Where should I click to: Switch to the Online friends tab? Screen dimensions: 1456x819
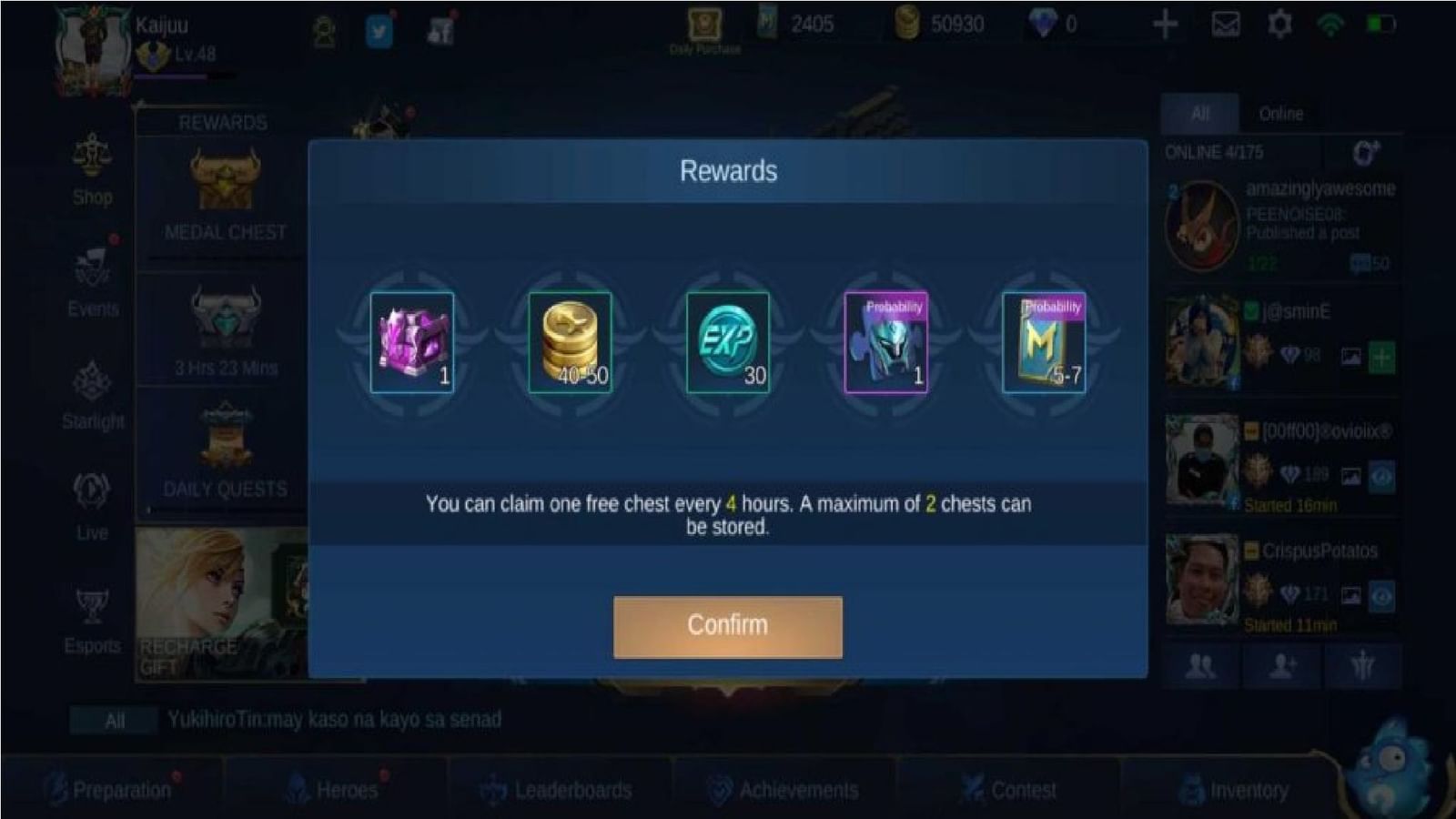[1281, 113]
